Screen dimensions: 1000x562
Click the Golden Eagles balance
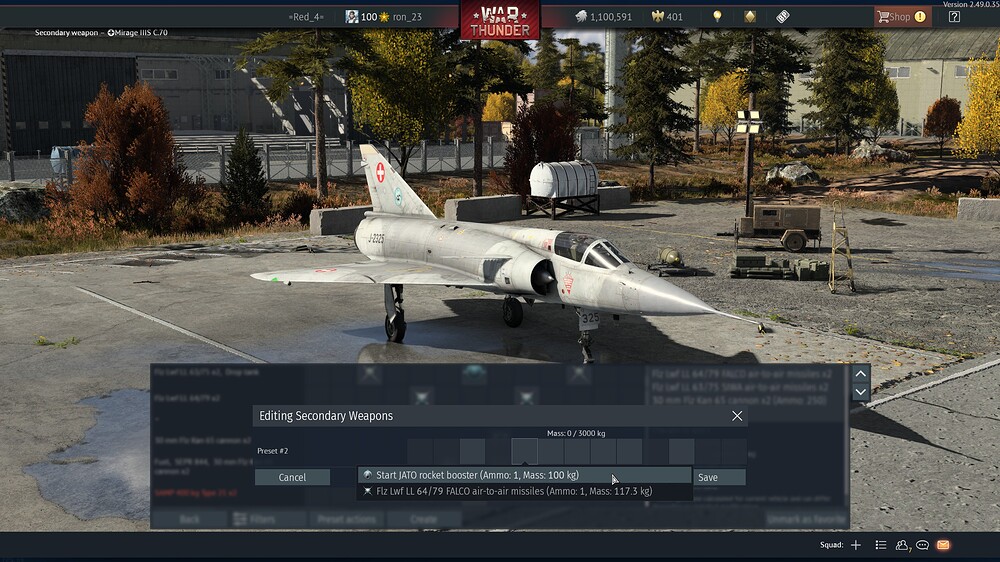[x=667, y=16]
